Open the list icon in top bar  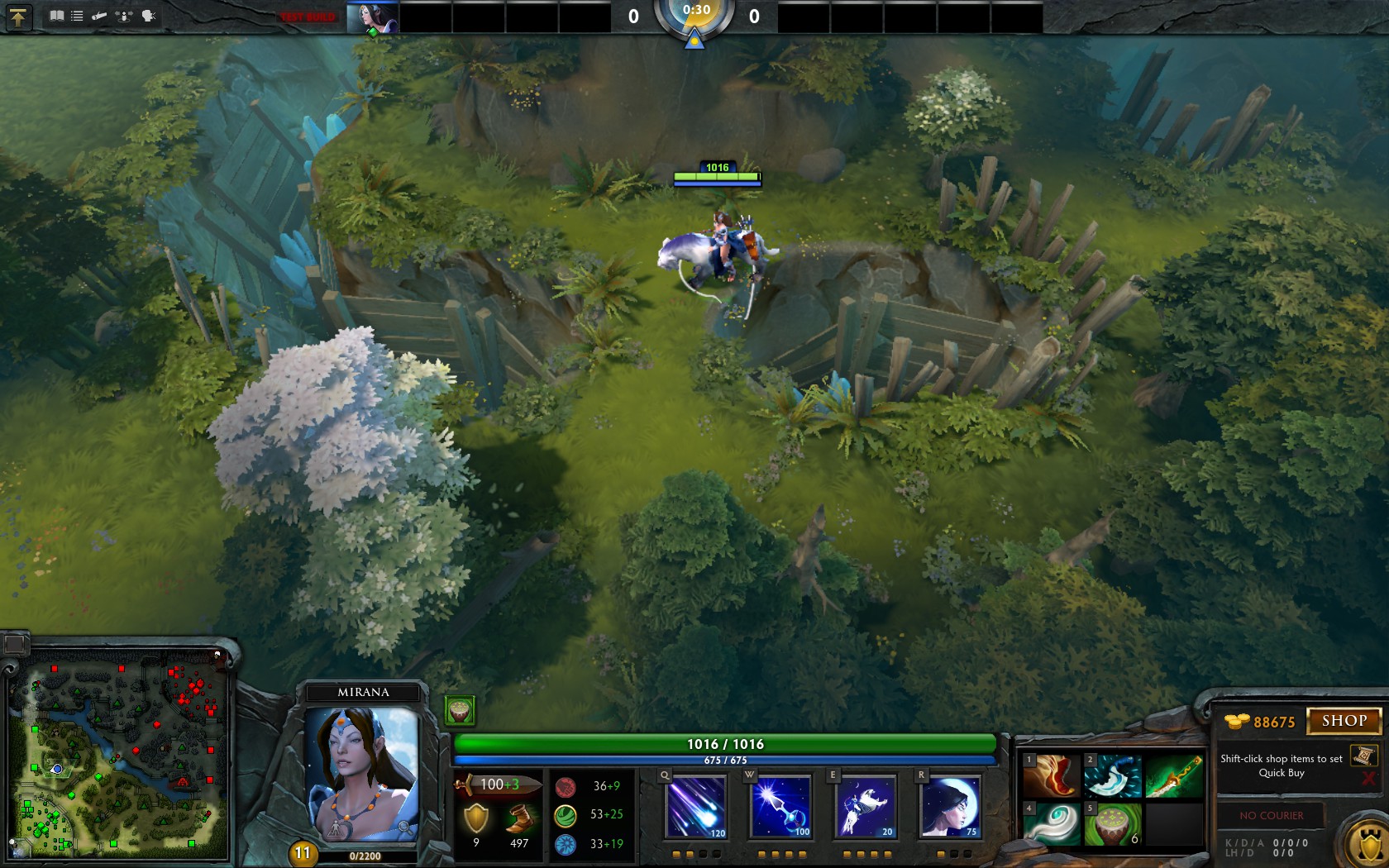(77, 16)
